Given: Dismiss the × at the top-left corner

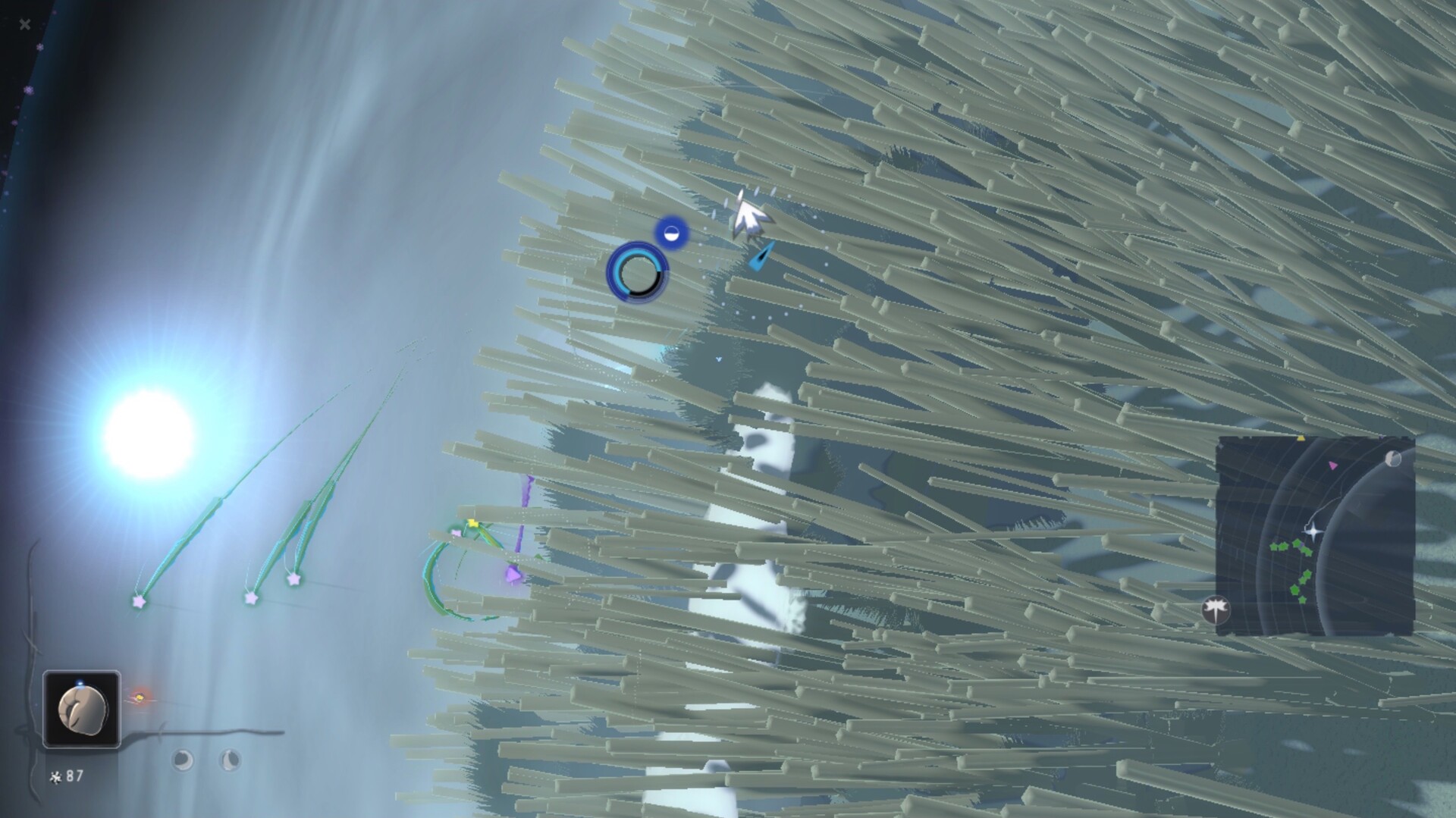Looking at the screenshot, I should click(25, 25).
